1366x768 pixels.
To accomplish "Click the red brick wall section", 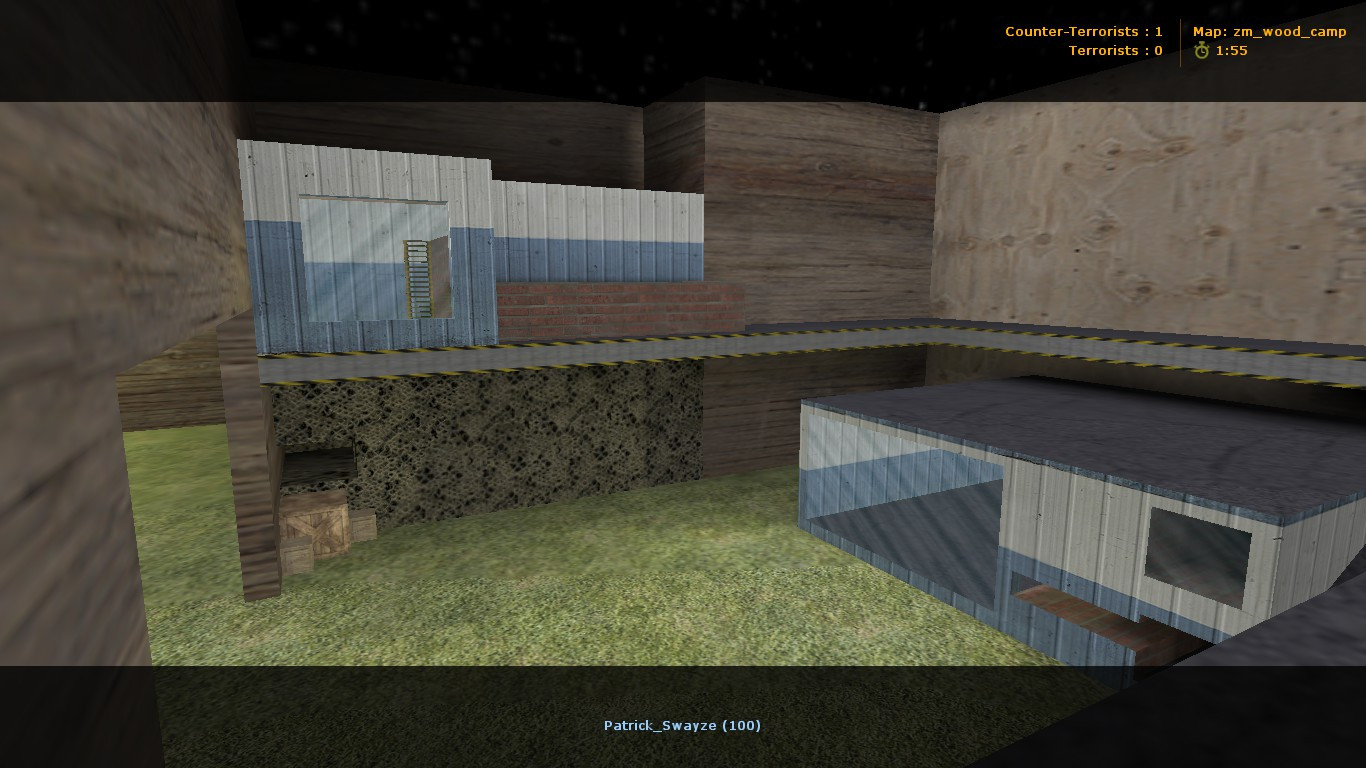I will click(610, 305).
